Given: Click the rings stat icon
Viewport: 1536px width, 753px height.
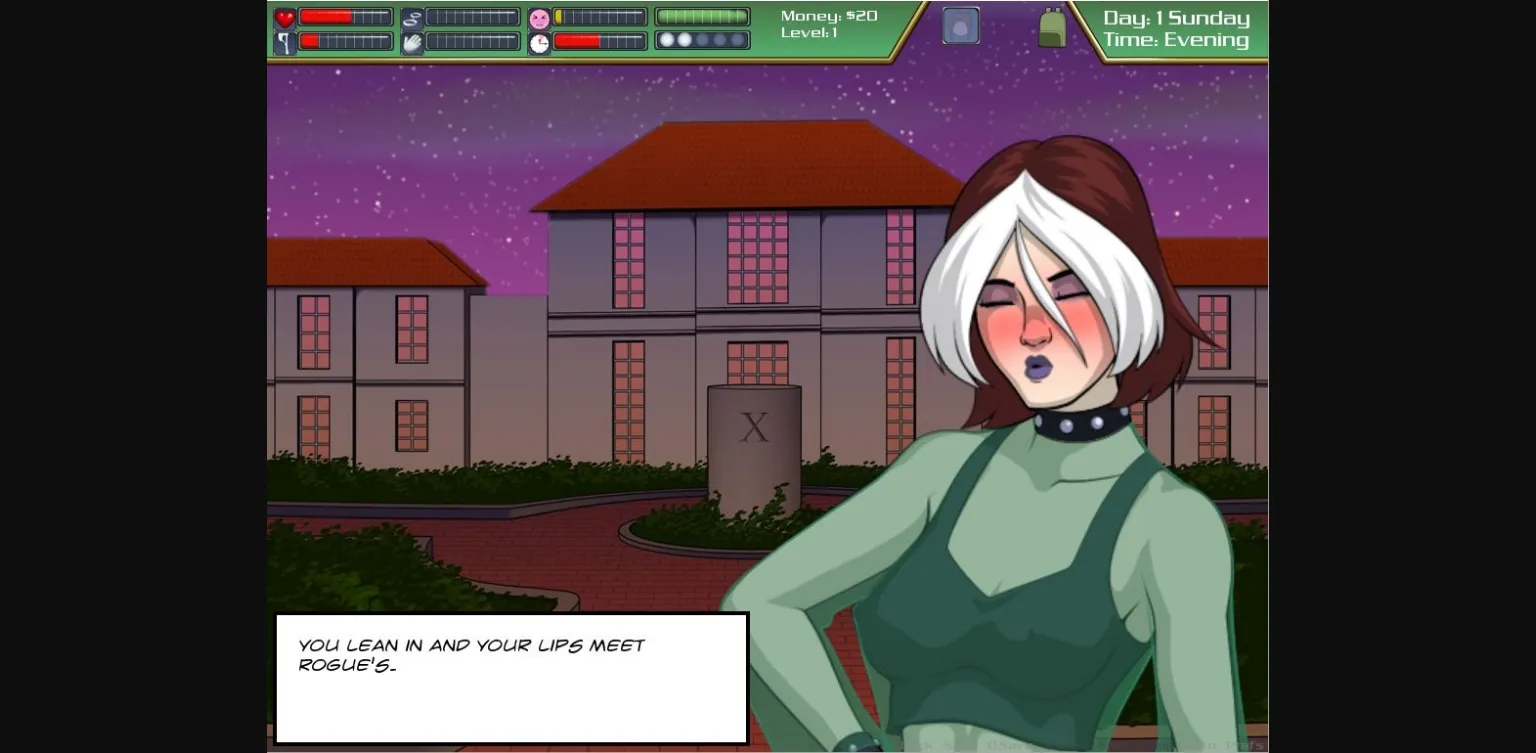Looking at the screenshot, I should [411, 15].
